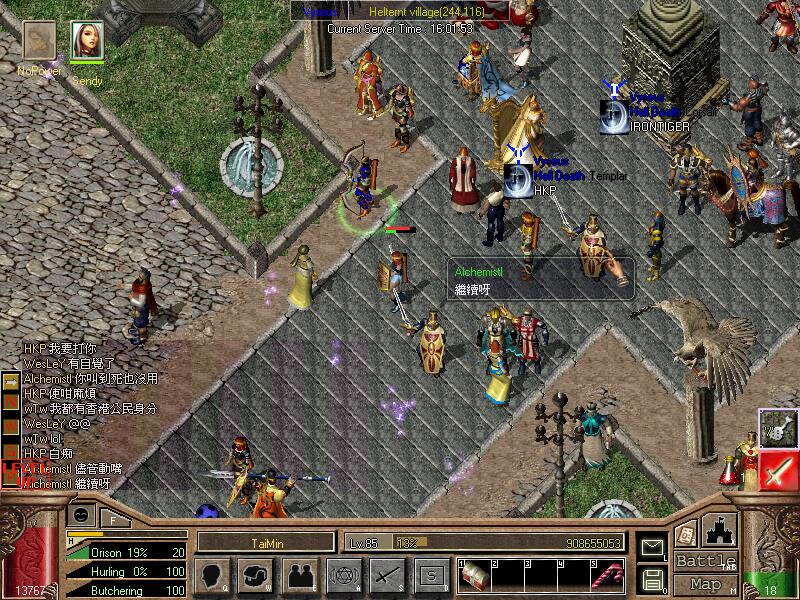This screenshot has height=600, width=800.
Task: Click the arrow chat channel button
Action: (10, 383)
